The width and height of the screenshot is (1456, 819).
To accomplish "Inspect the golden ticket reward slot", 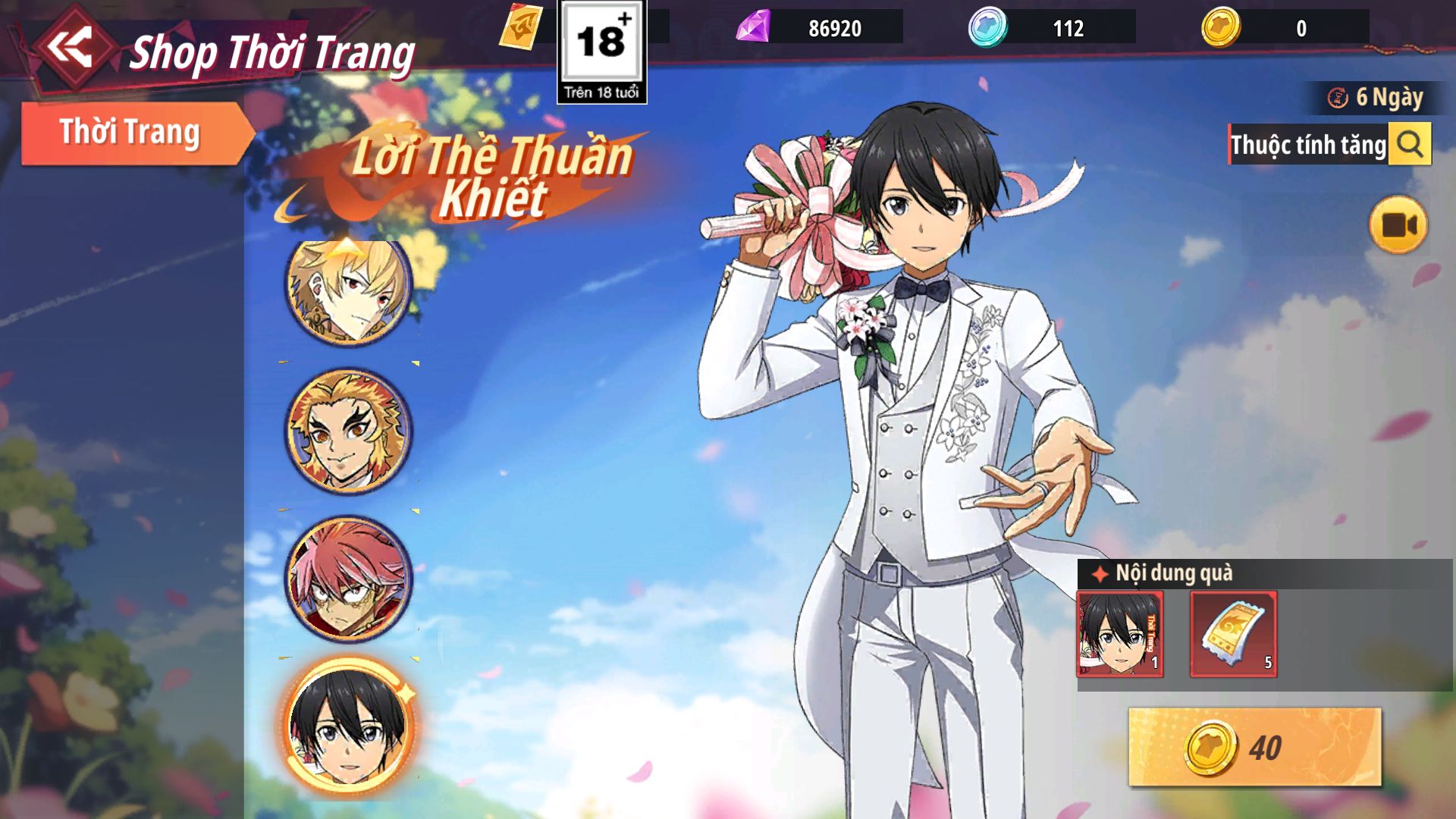I will click(x=1234, y=634).
